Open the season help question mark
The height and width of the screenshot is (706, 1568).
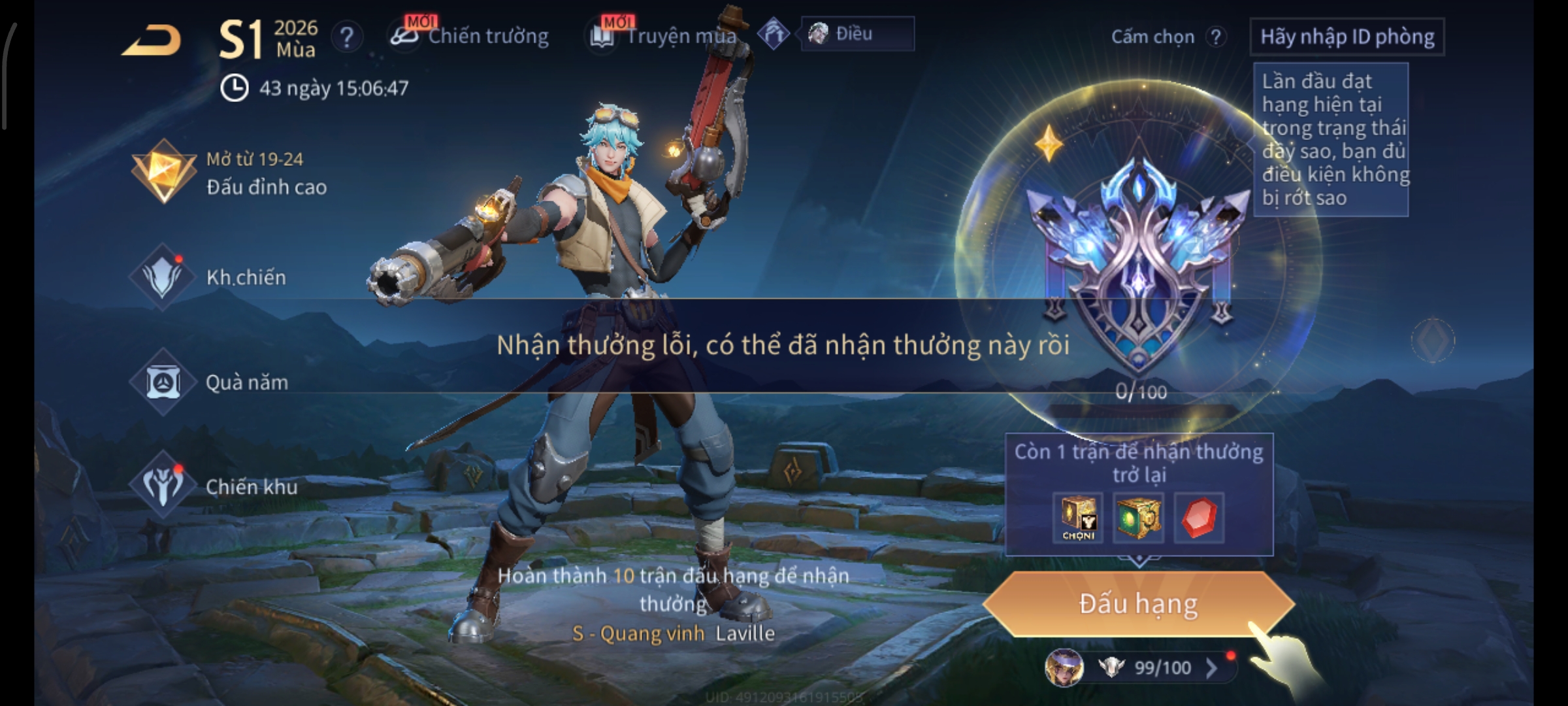point(346,37)
